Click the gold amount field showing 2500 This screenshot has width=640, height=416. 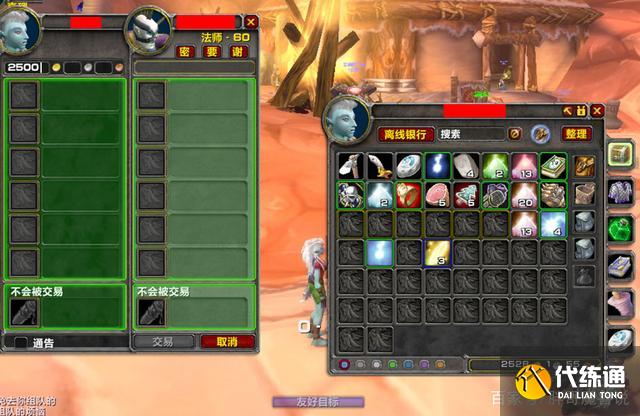point(24,67)
